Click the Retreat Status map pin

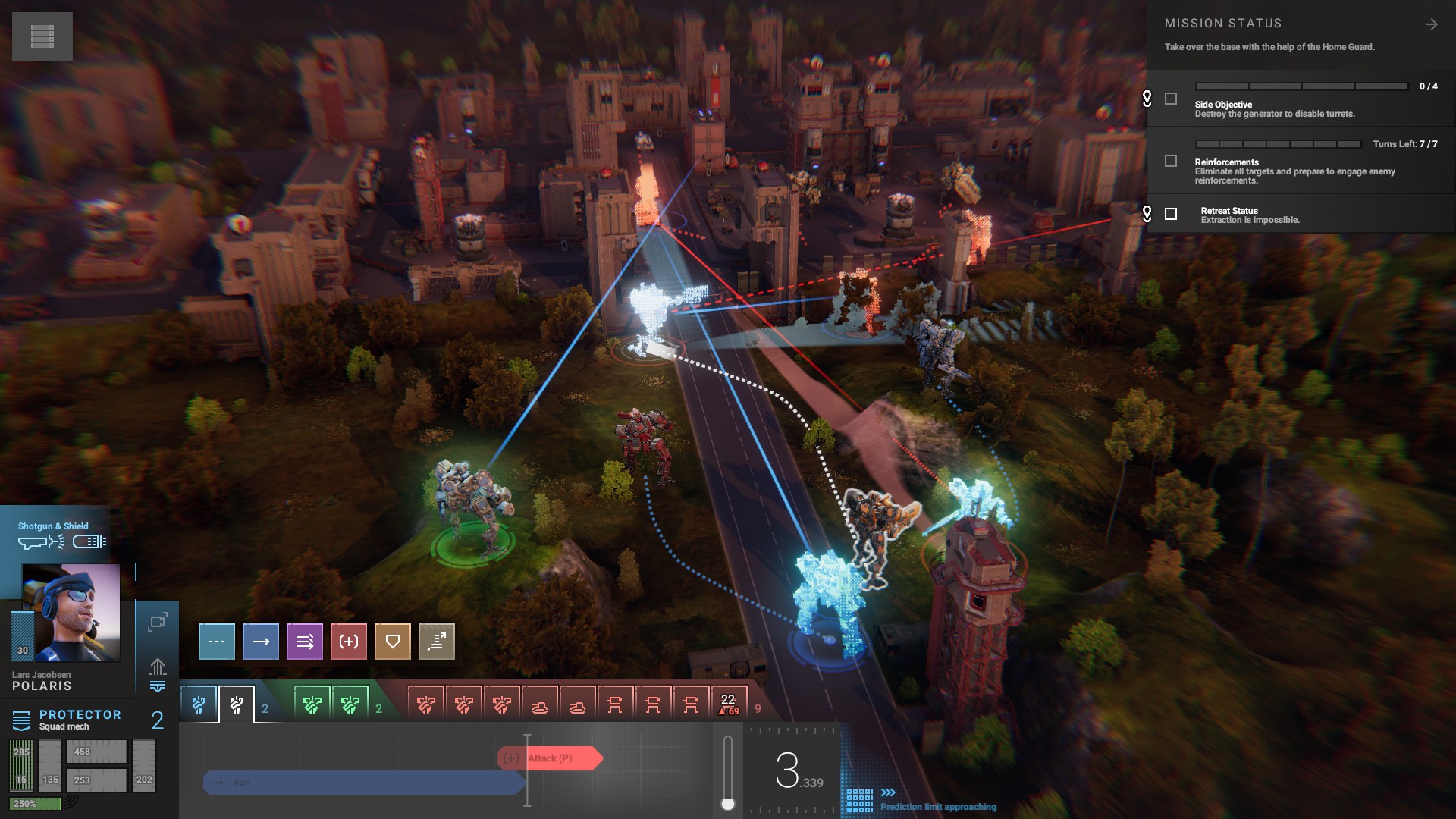pos(1147,214)
